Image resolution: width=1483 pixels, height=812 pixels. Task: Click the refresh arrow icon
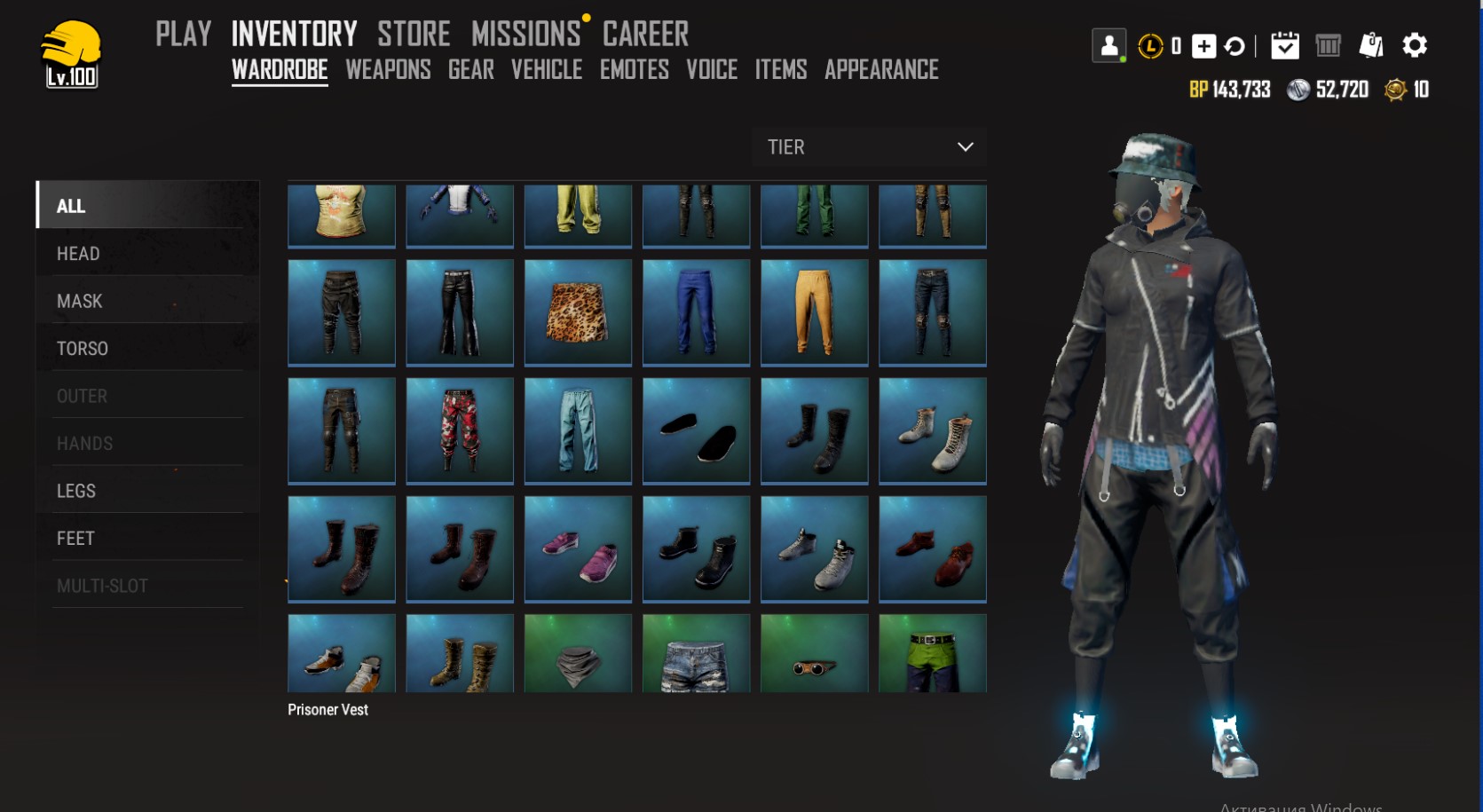tap(1235, 46)
